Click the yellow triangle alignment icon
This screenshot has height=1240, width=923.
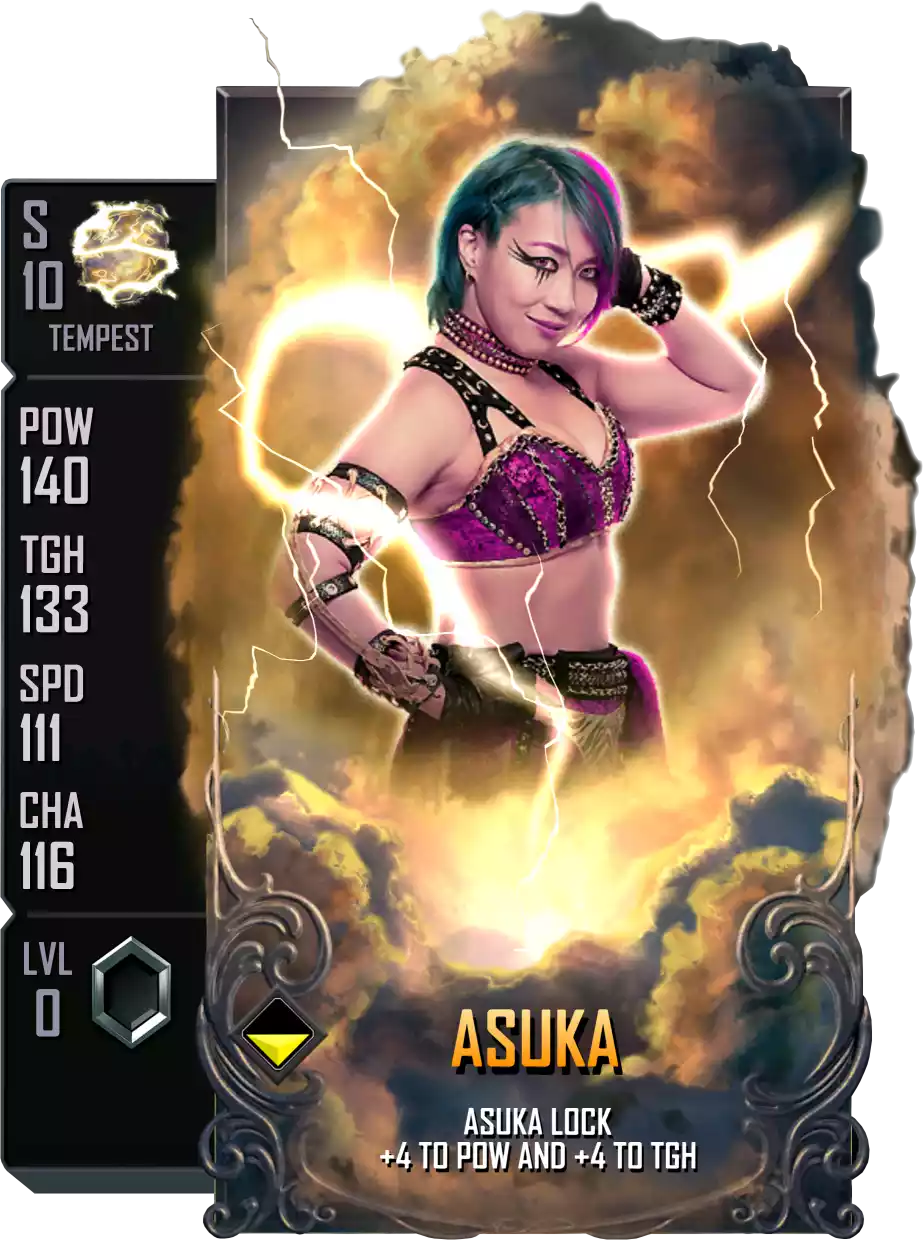276,1042
